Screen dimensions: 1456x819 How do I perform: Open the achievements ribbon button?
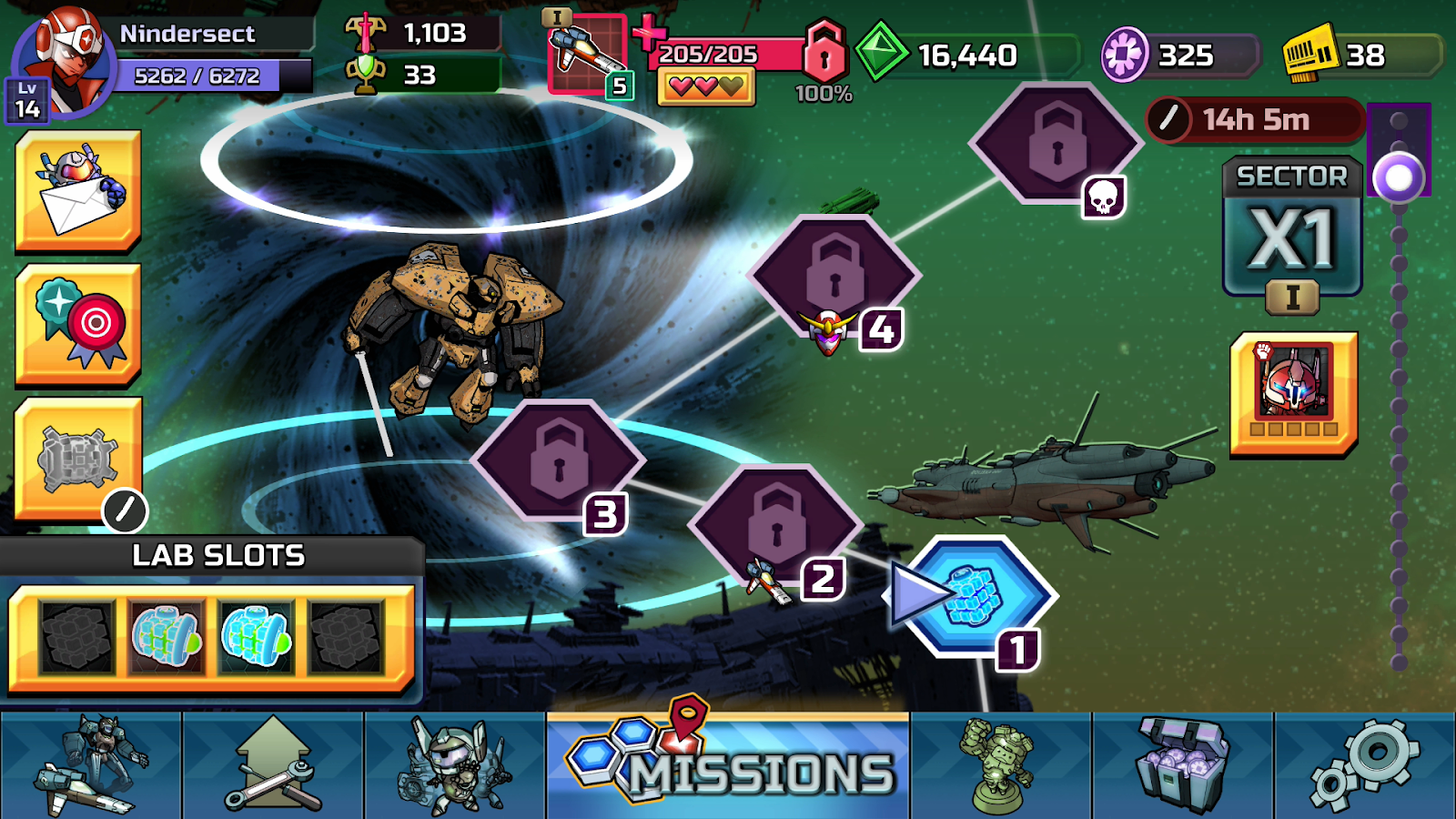[x=78, y=324]
